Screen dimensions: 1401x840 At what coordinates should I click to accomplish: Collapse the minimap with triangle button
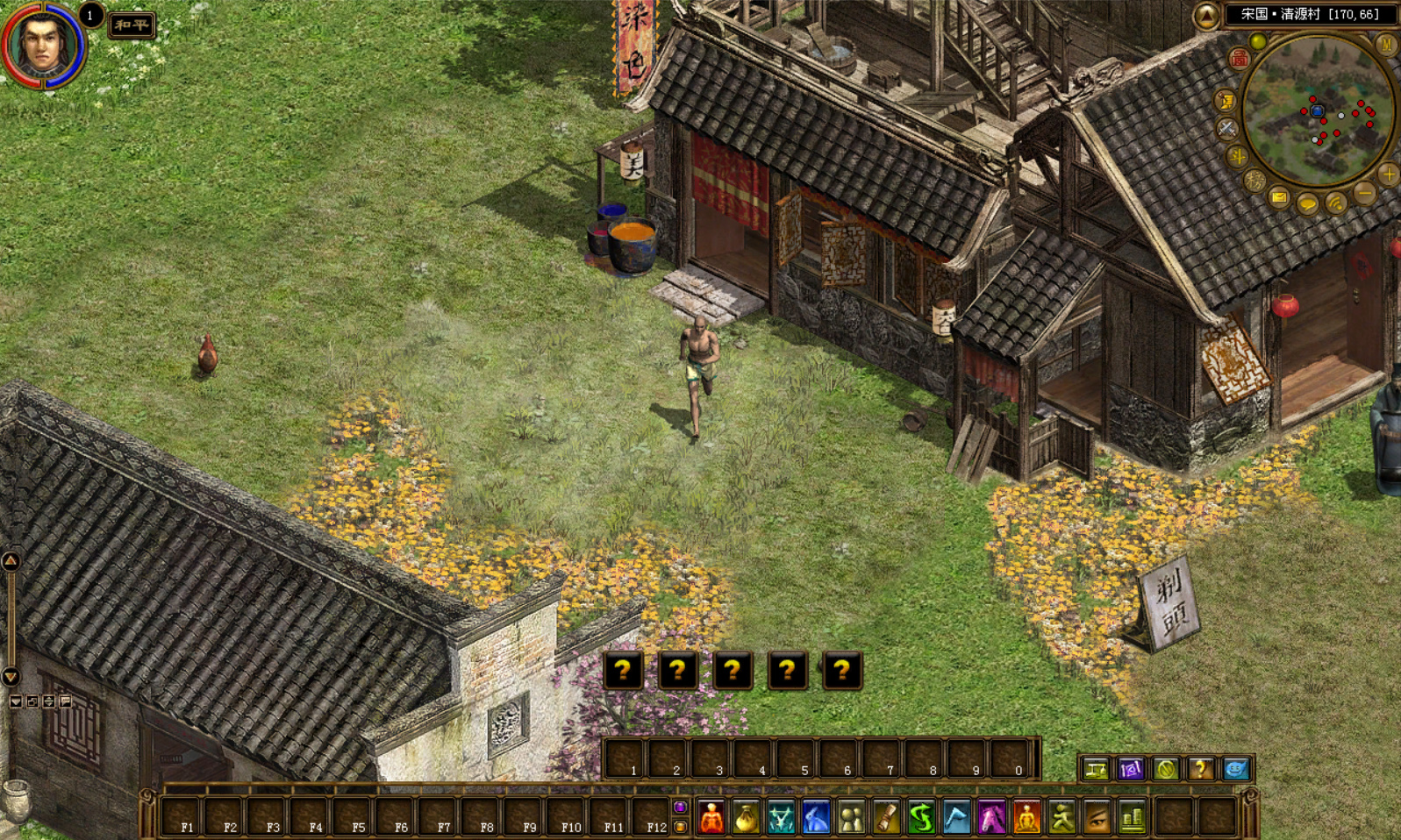1206,15
